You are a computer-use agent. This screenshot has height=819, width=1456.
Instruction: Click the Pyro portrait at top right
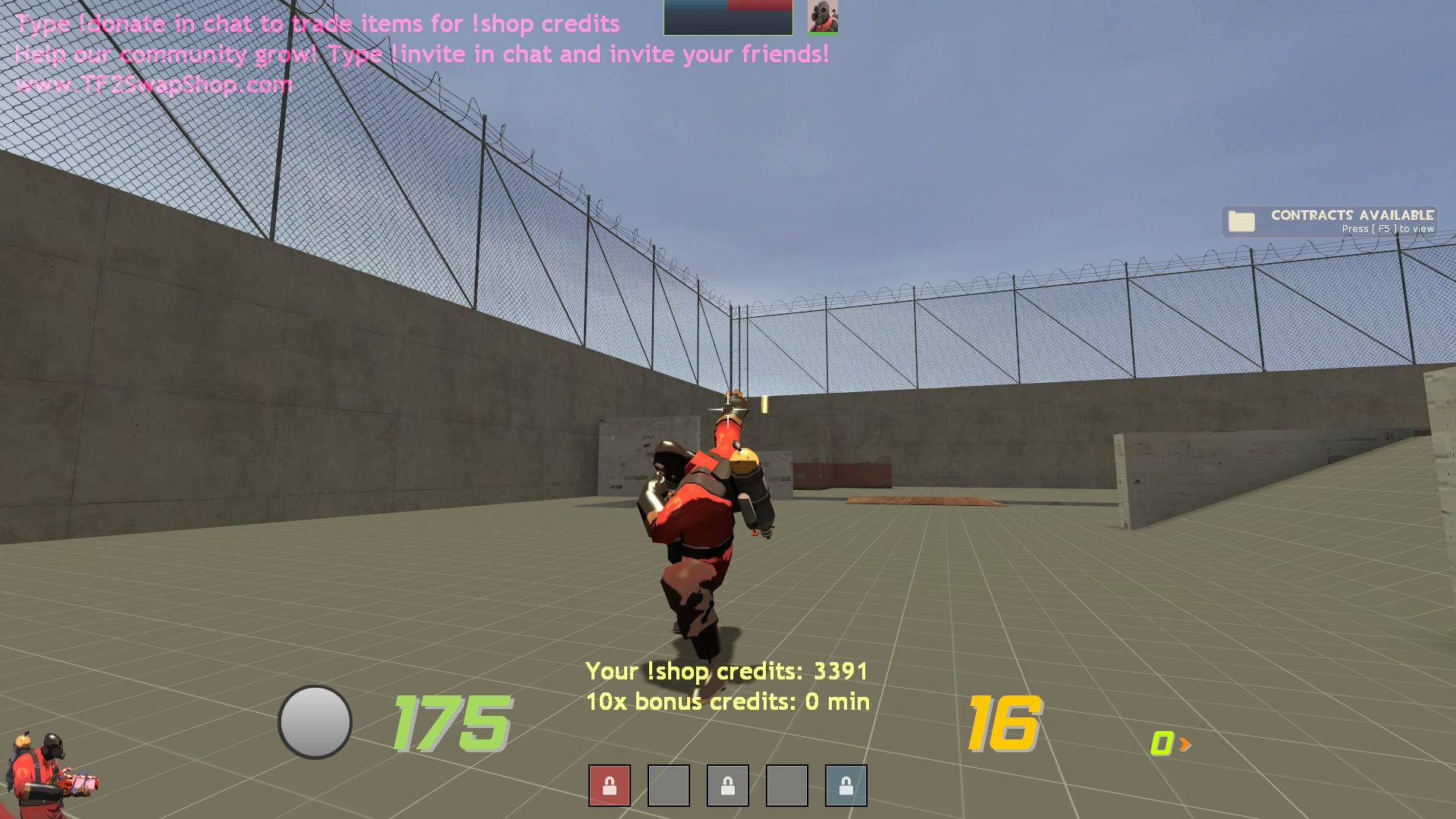point(823,15)
